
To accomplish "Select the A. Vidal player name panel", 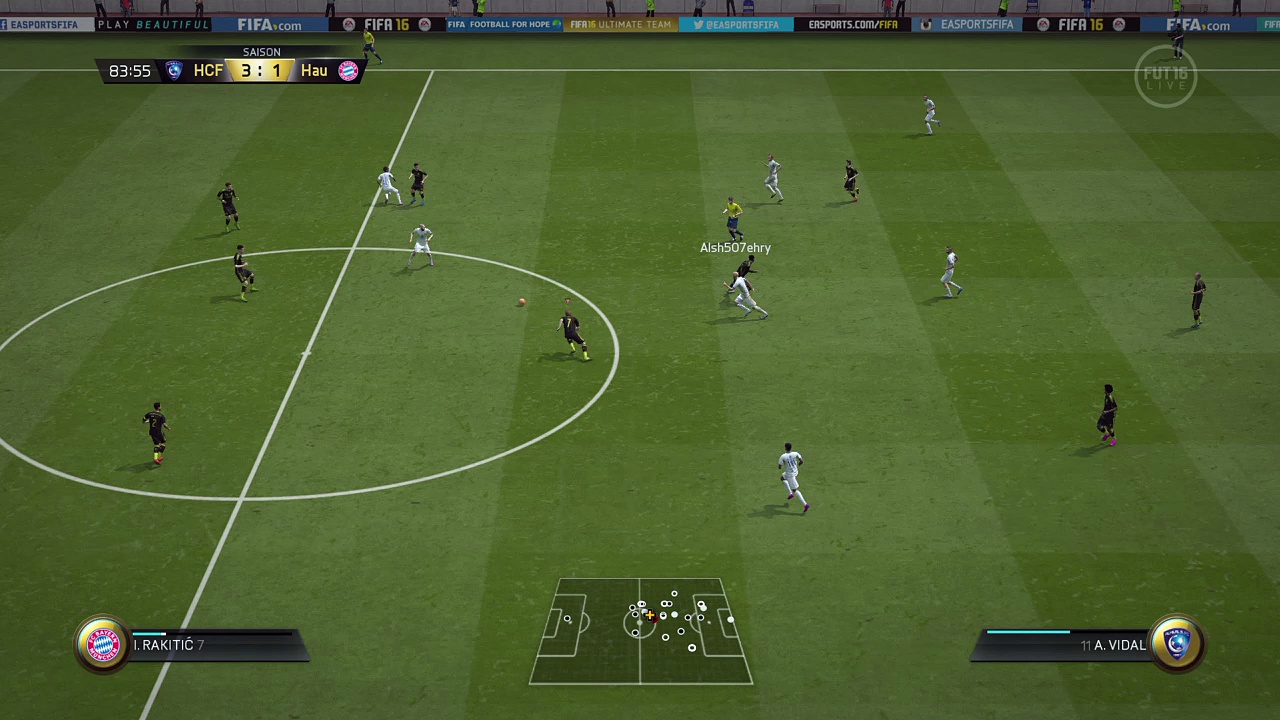I will pos(1065,646).
